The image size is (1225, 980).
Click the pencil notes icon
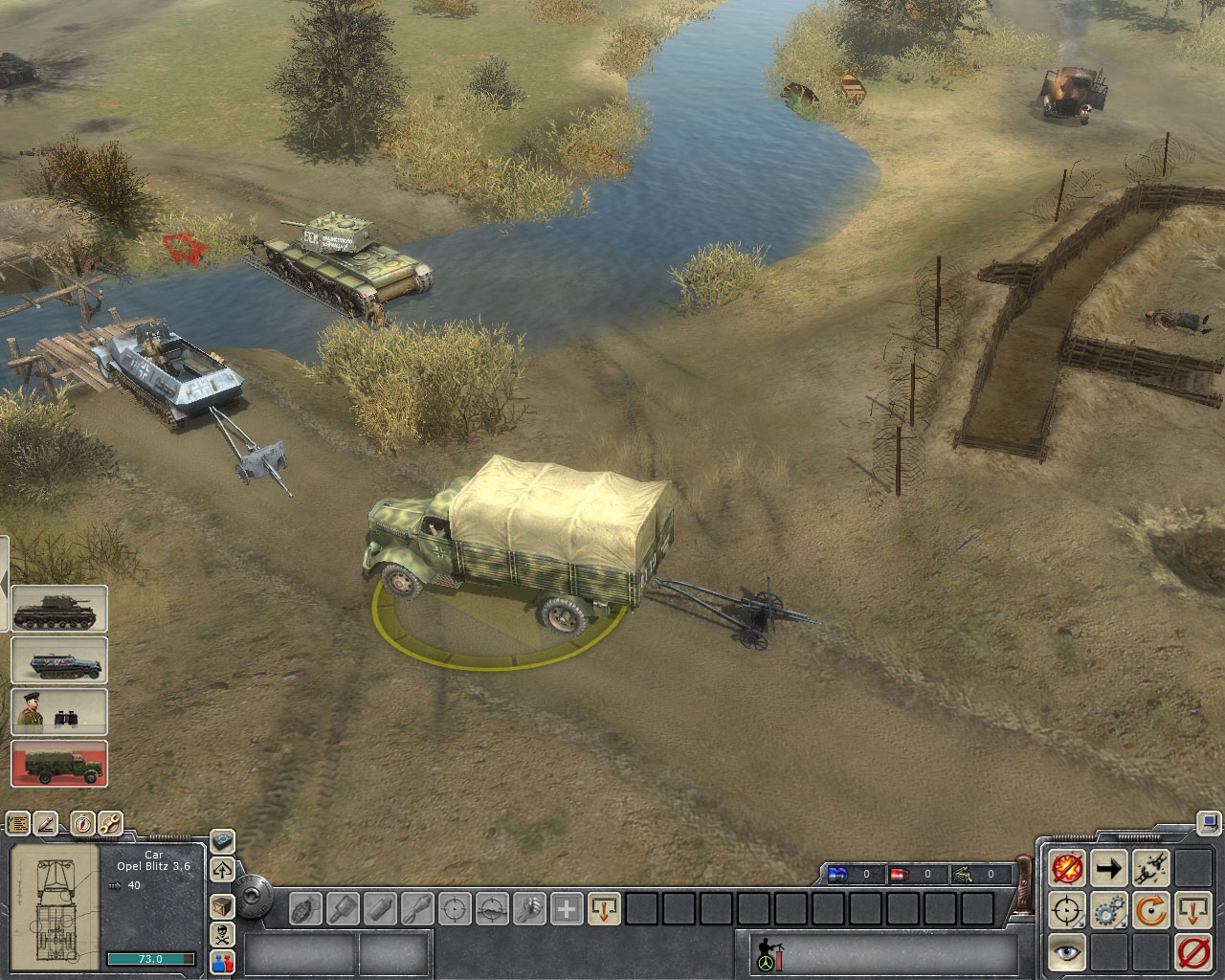pos(46,823)
